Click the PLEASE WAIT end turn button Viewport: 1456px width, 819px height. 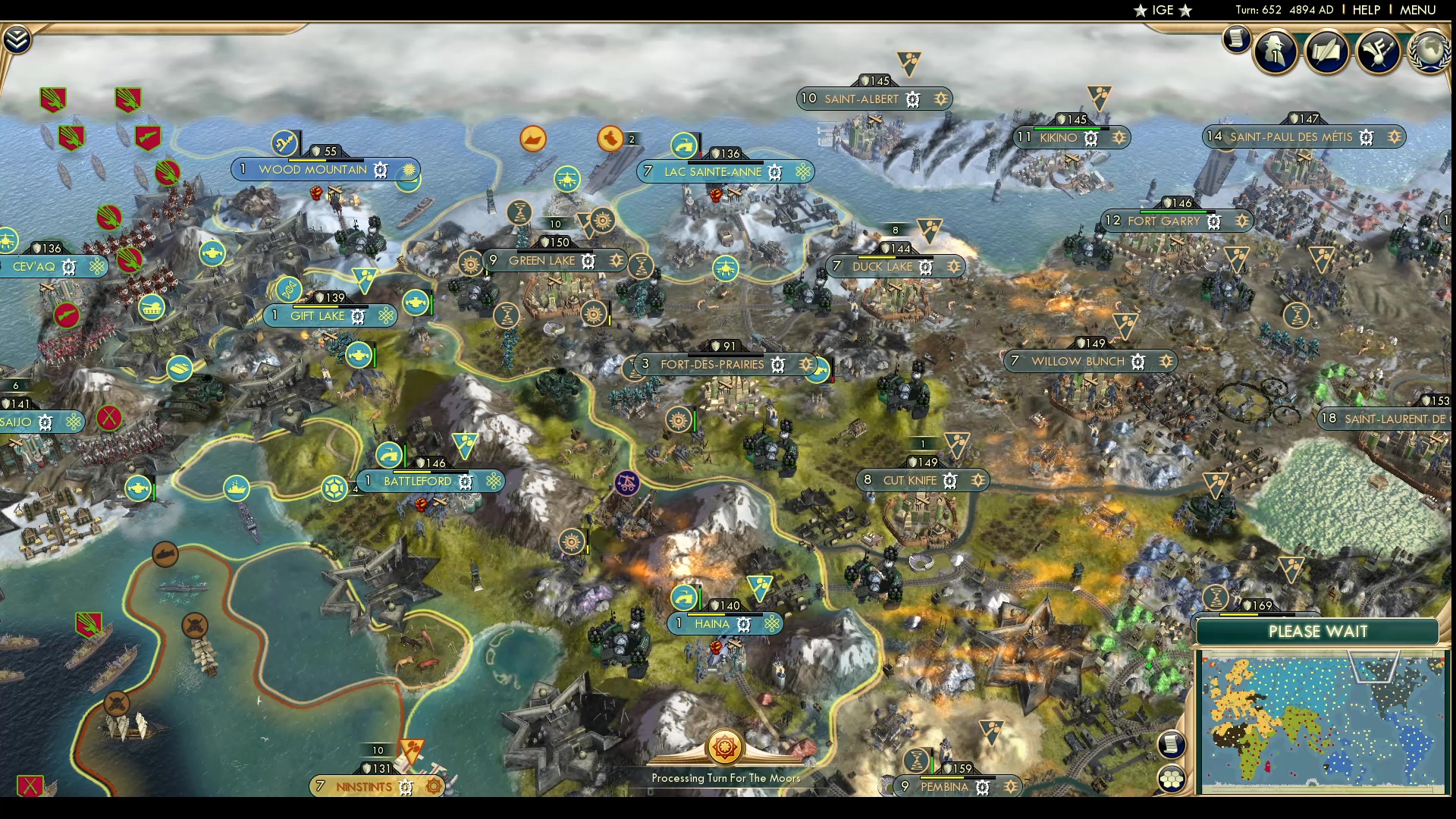tap(1317, 632)
